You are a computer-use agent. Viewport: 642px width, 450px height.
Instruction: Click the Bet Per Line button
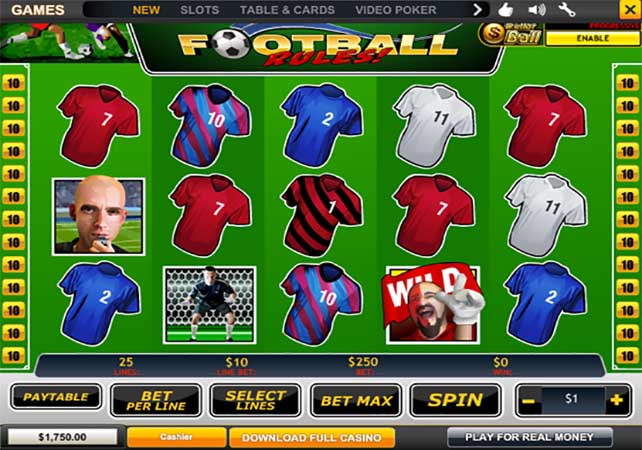point(155,400)
